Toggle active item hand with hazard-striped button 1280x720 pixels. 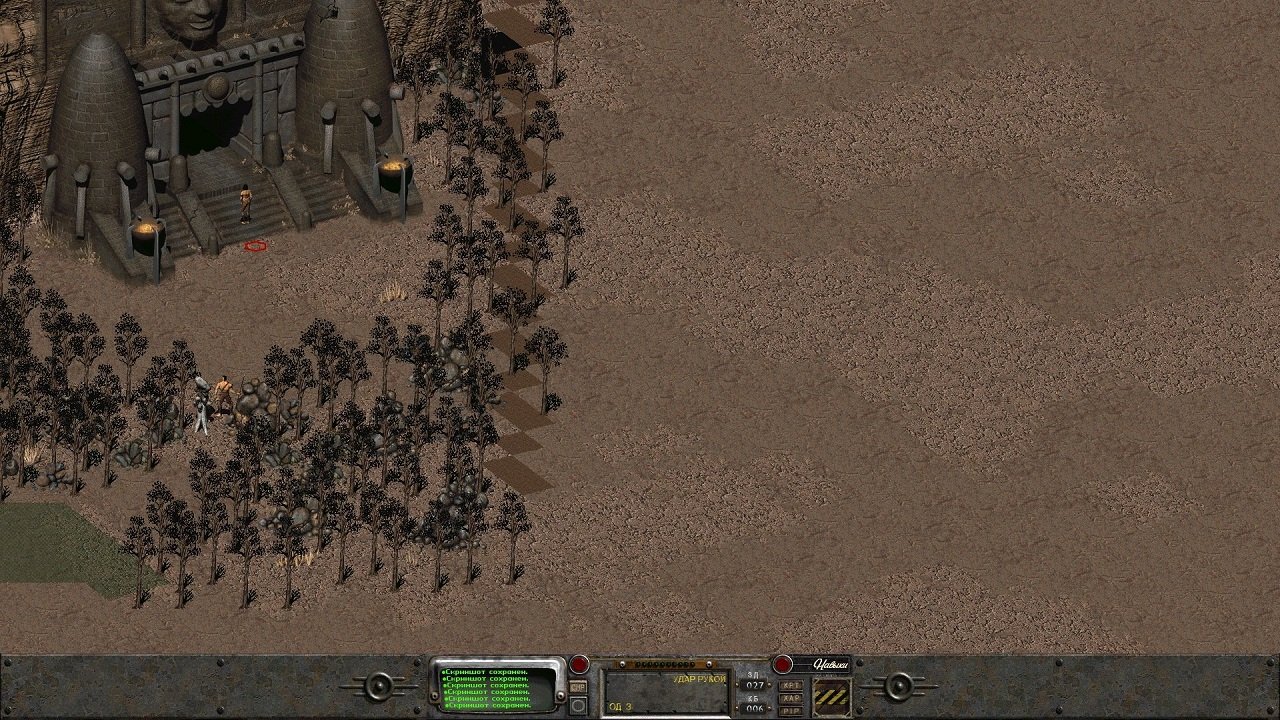(x=833, y=695)
